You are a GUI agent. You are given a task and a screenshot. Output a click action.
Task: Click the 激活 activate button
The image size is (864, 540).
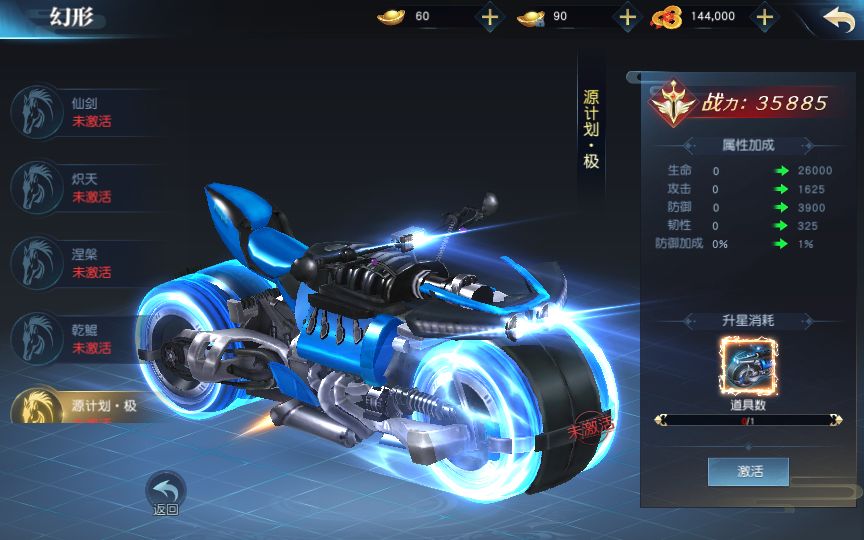(x=748, y=471)
